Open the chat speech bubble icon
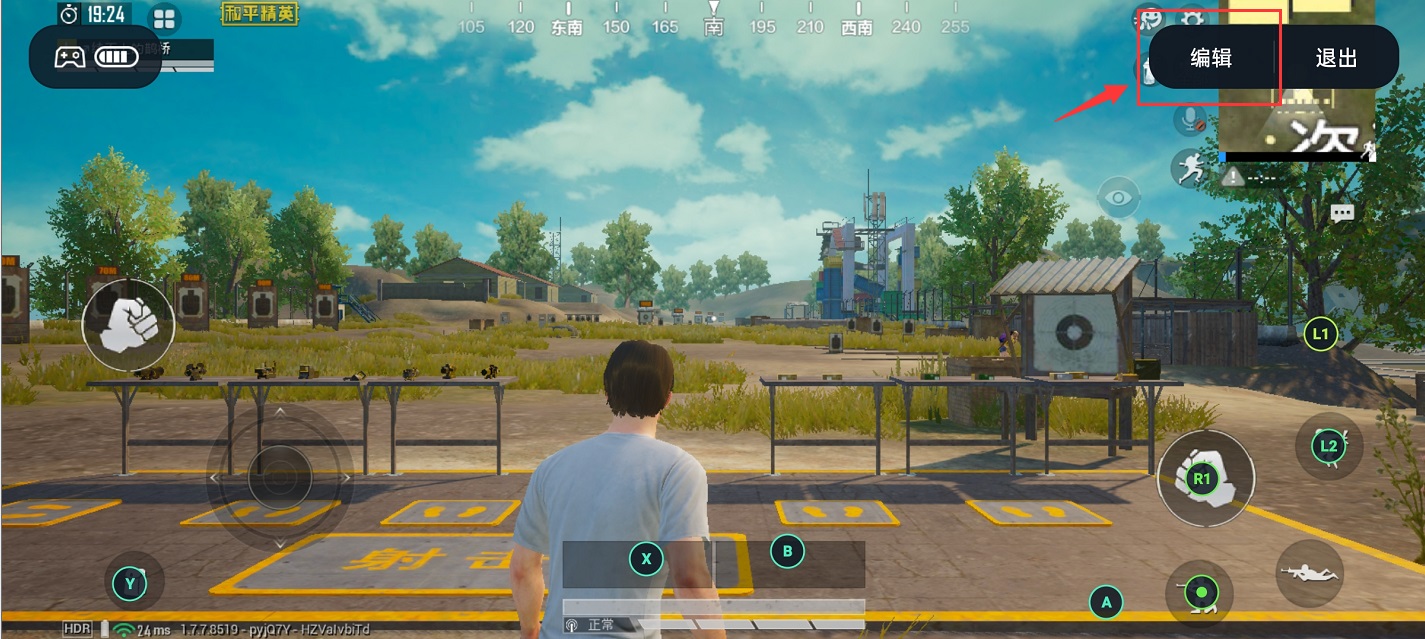The image size is (1425, 639). point(1341,213)
